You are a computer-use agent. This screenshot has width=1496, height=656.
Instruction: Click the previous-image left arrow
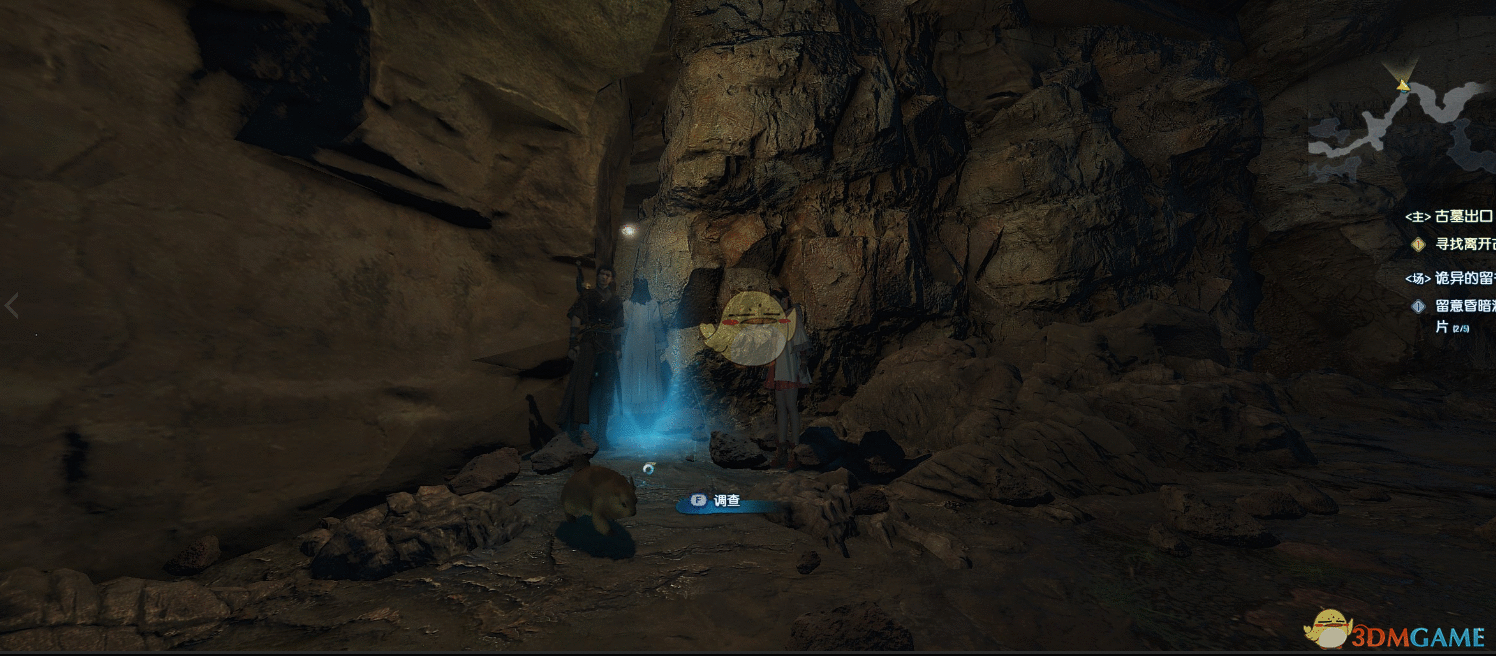click(12, 306)
